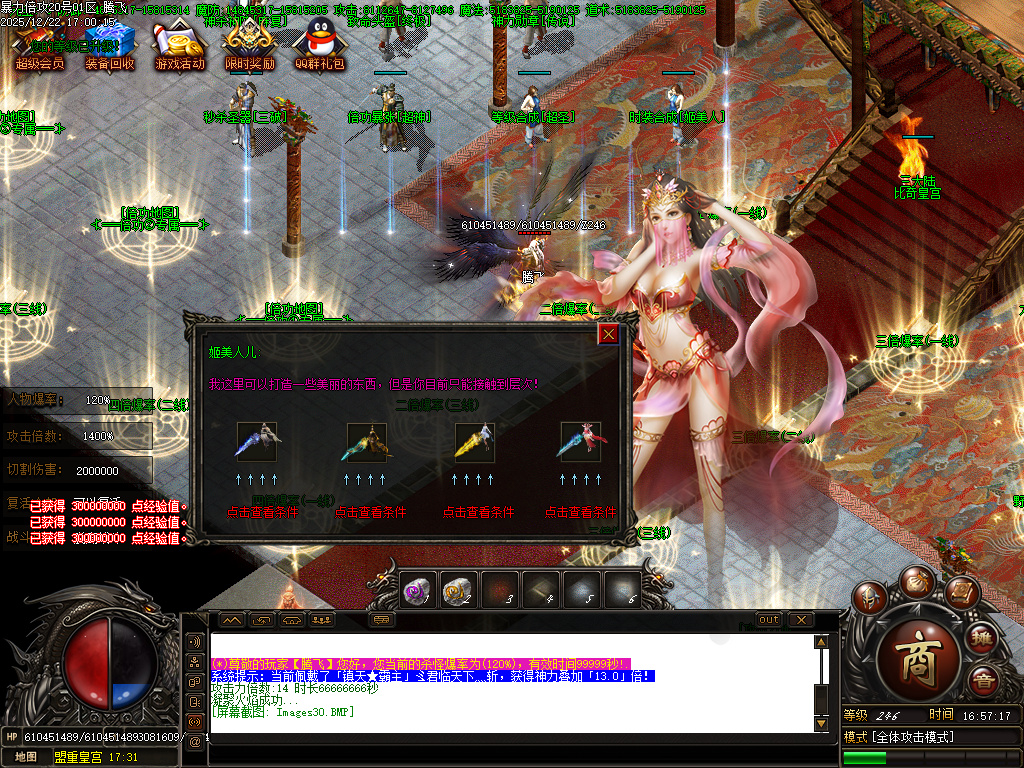Screen dimensions: 1024x768
Task: View conditions for the teal-winged gold armor outfit
Action: coord(370,511)
